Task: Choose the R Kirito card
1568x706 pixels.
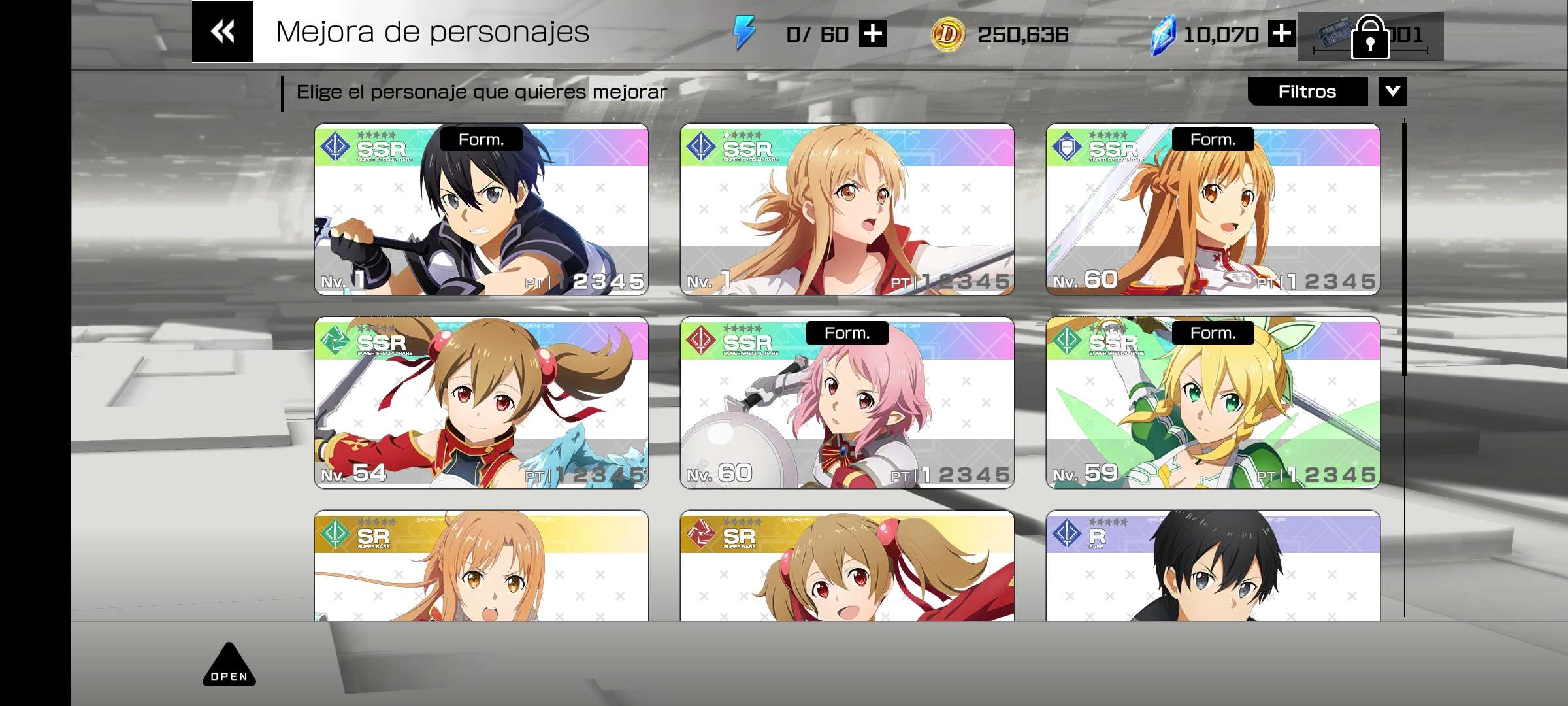Action: [1213, 566]
